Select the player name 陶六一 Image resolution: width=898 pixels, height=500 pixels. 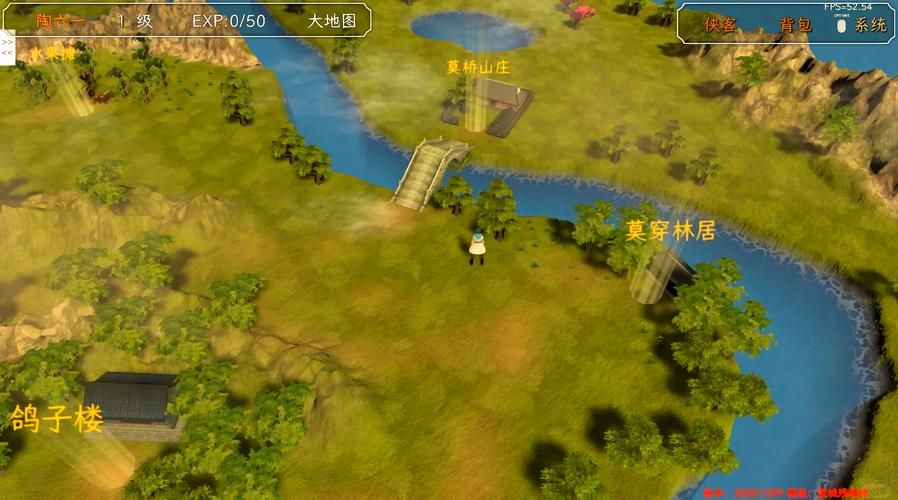click(x=59, y=20)
